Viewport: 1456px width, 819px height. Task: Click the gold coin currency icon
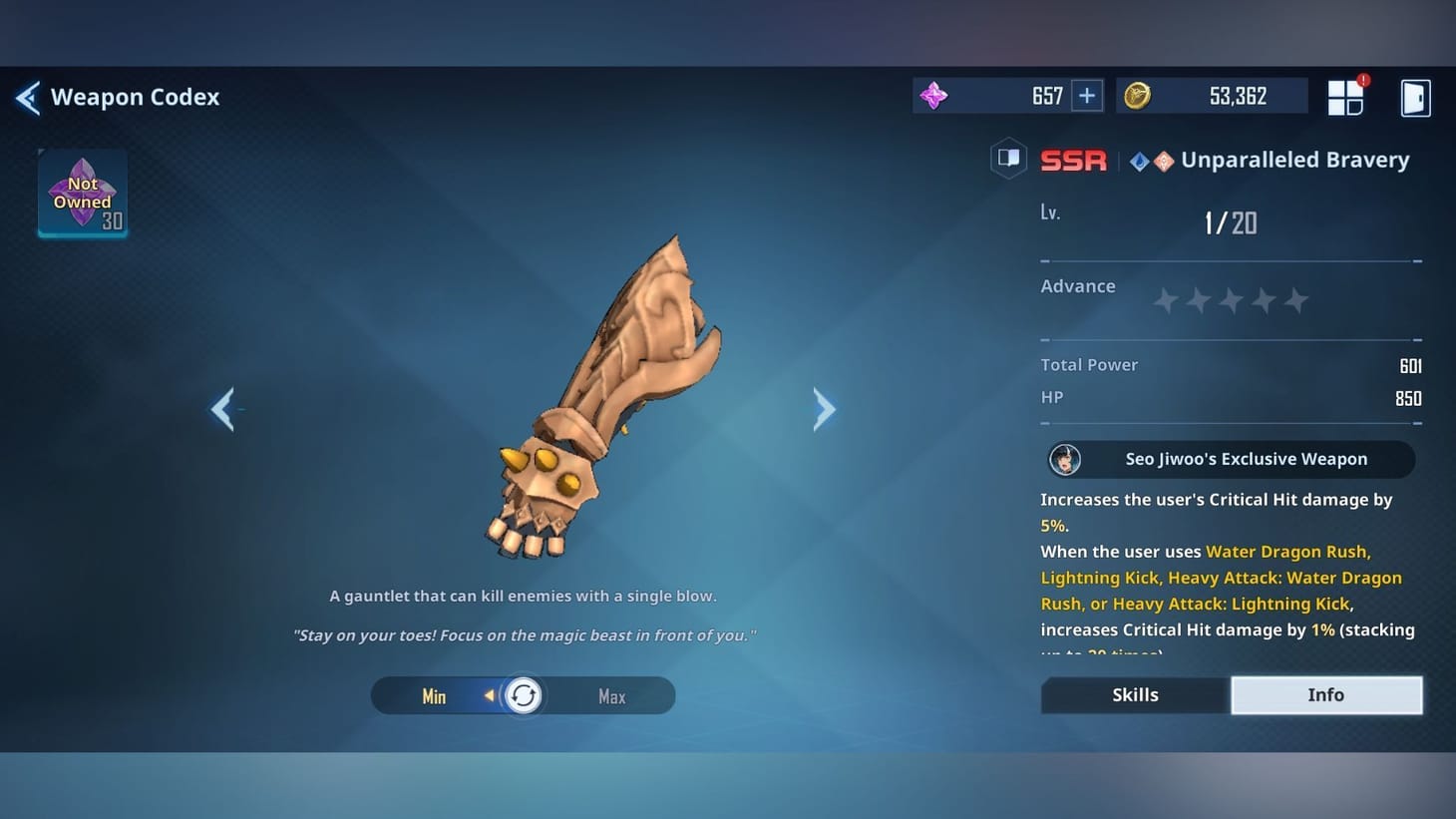coord(1139,95)
